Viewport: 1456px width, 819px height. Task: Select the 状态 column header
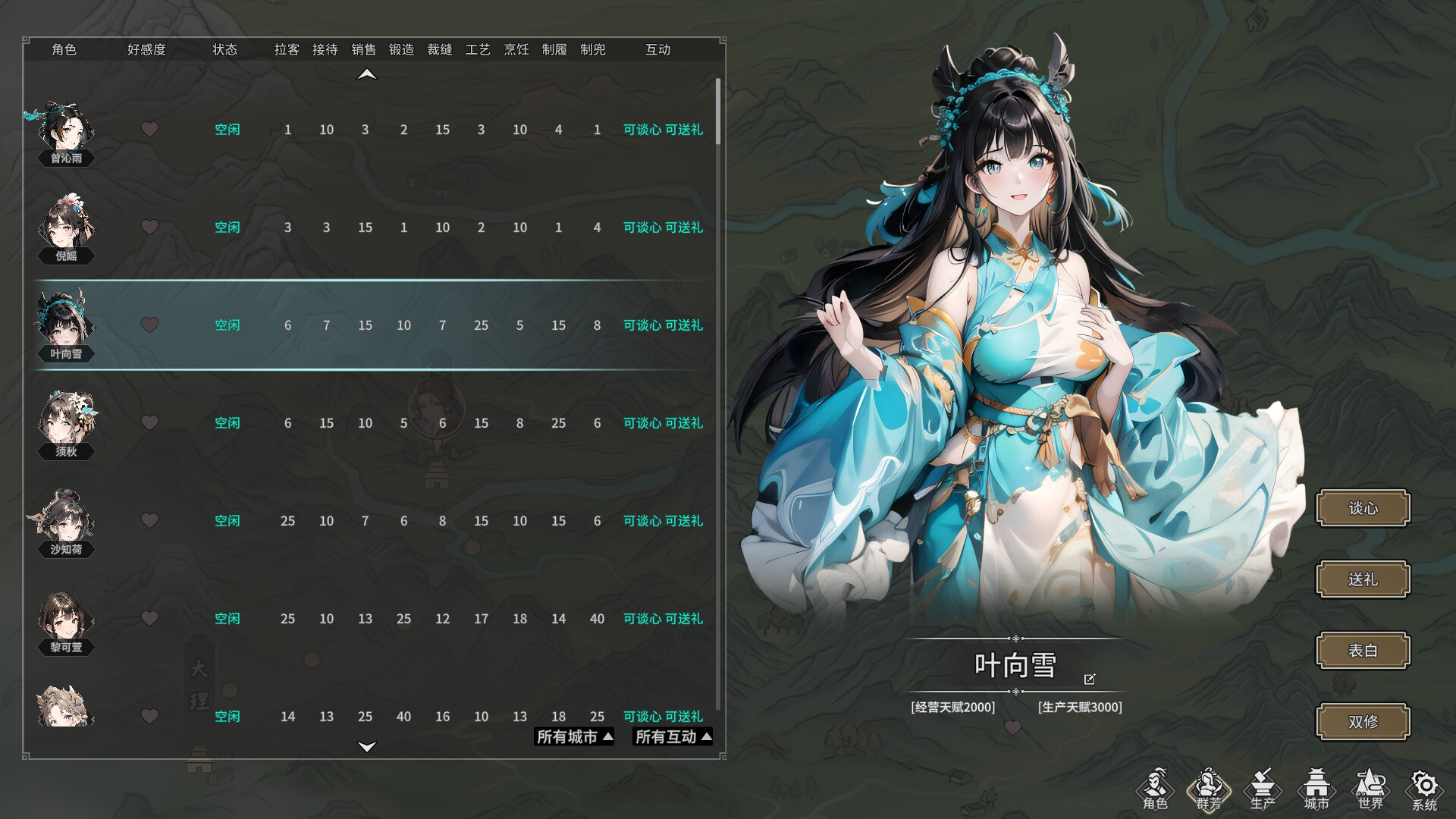point(225,49)
